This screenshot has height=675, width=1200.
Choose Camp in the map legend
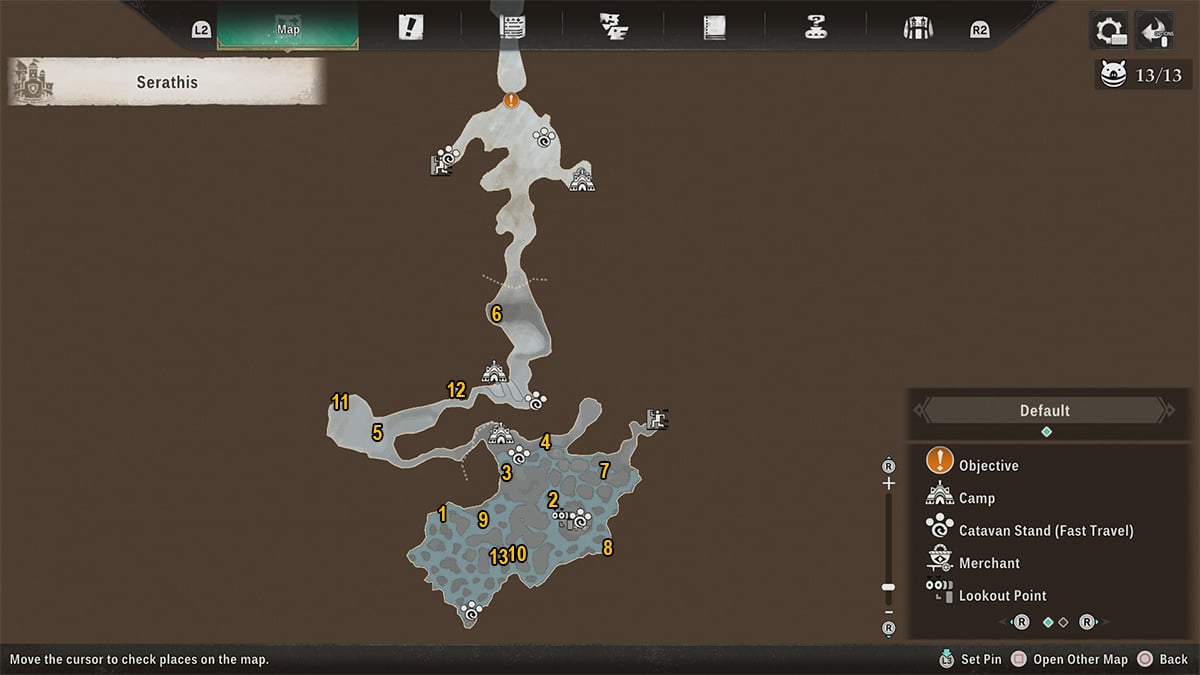(976, 498)
